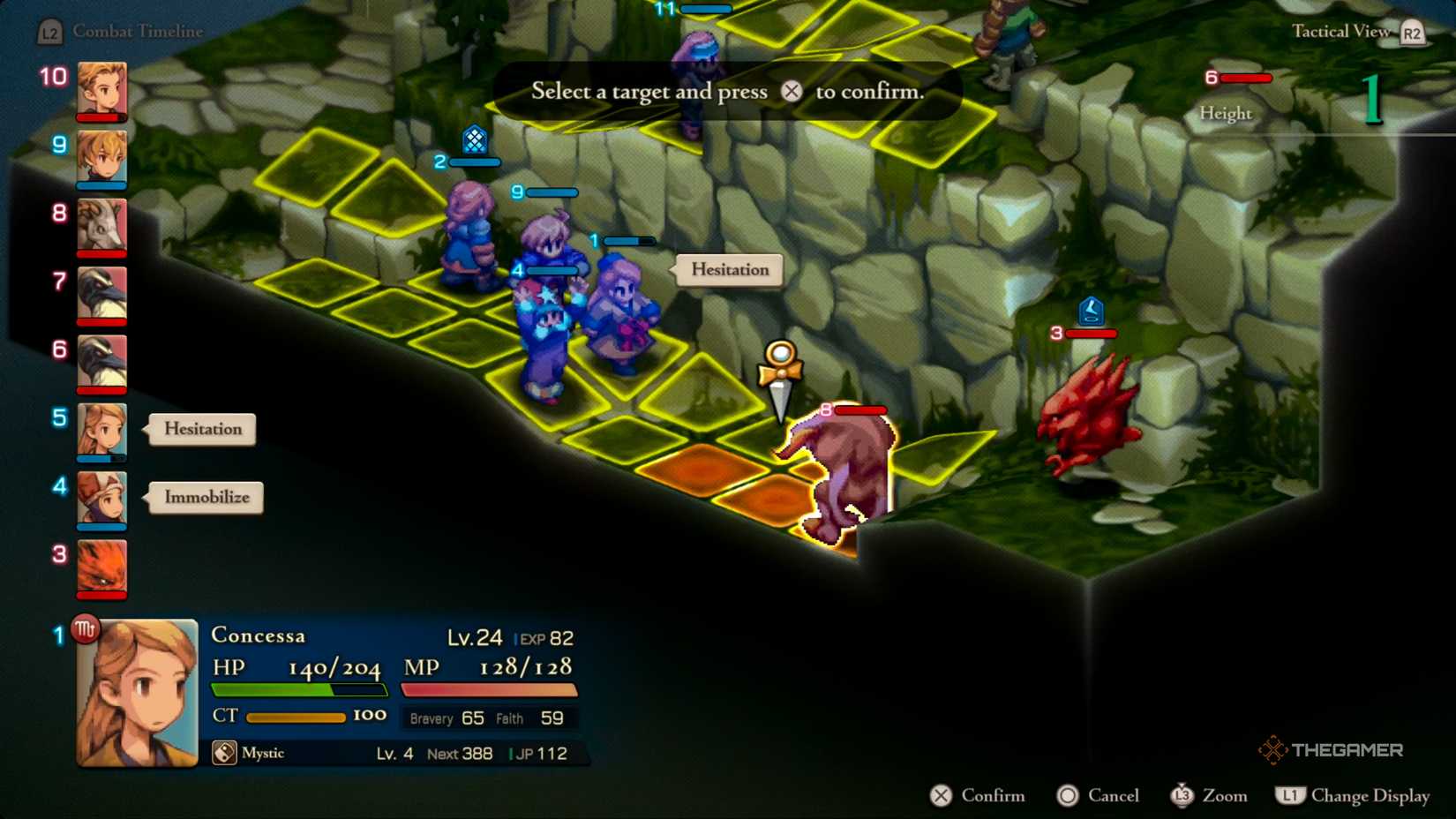
Task: Click the Hesitation label beside timeline turn 5
Action: coord(202,429)
